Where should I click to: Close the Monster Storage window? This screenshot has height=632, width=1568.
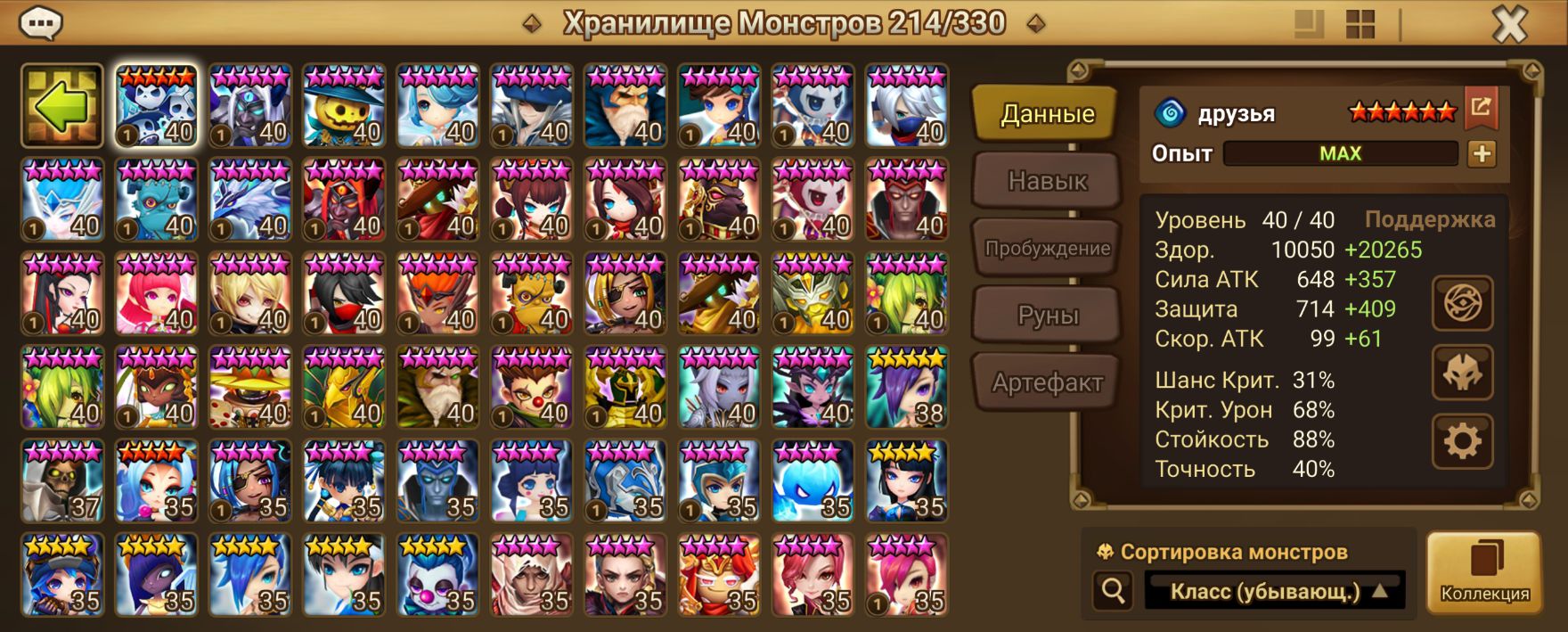point(1509,25)
